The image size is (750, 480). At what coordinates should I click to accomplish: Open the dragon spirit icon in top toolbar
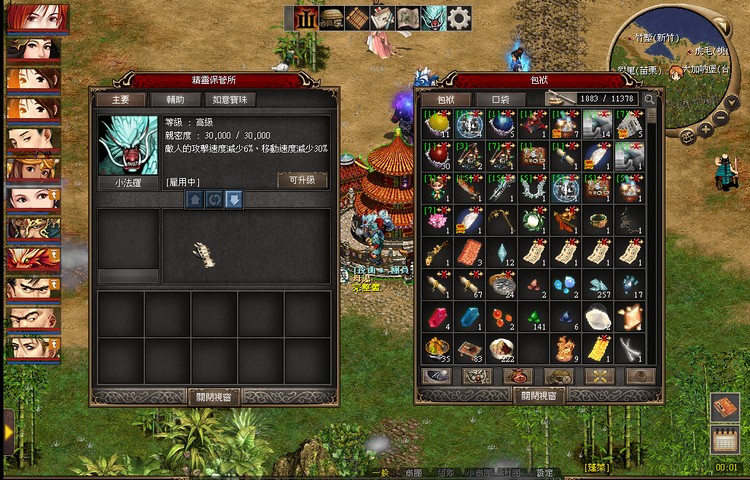(x=434, y=18)
